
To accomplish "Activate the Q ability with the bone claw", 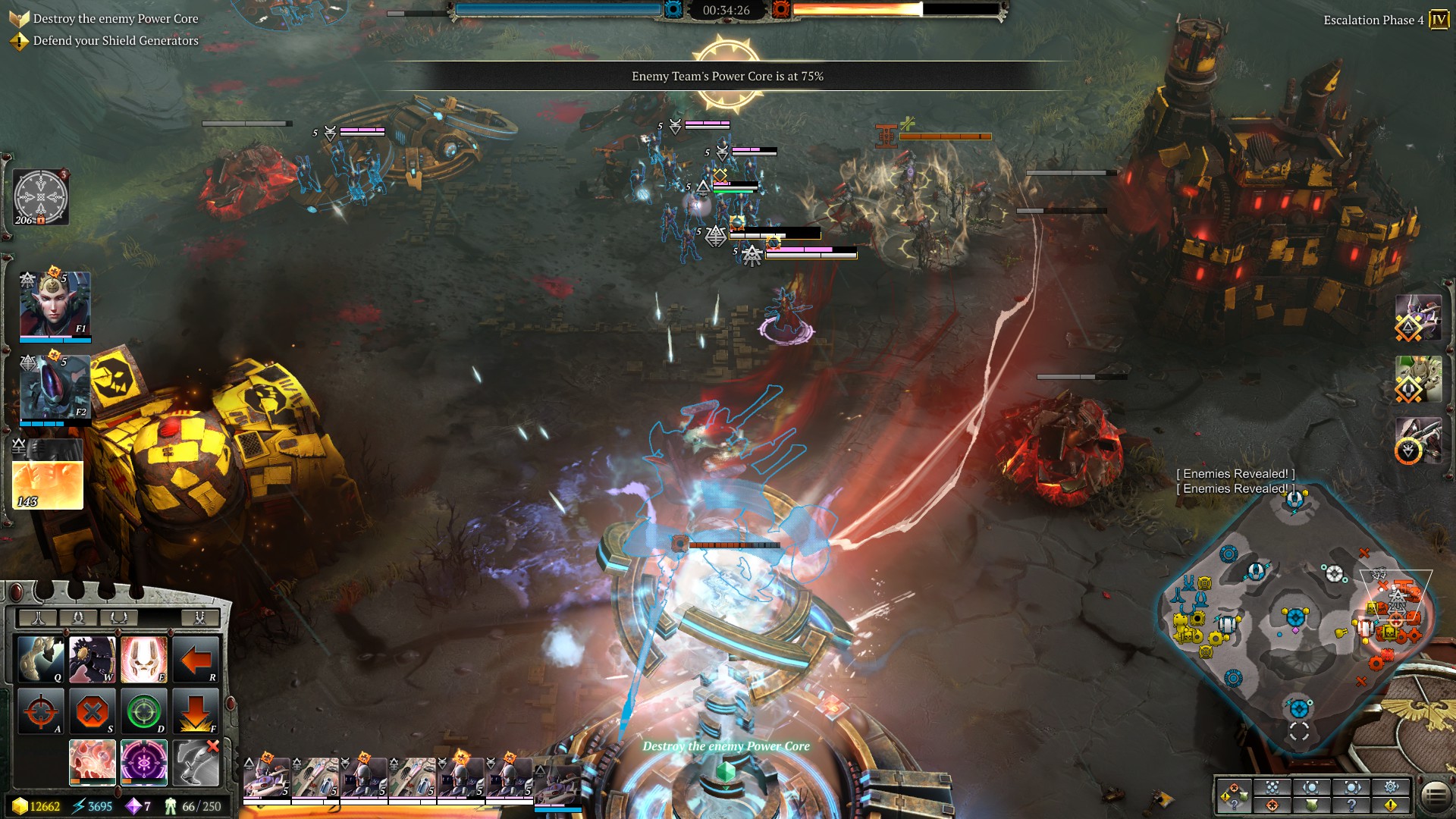I will pyautogui.click(x=42, y=659).
